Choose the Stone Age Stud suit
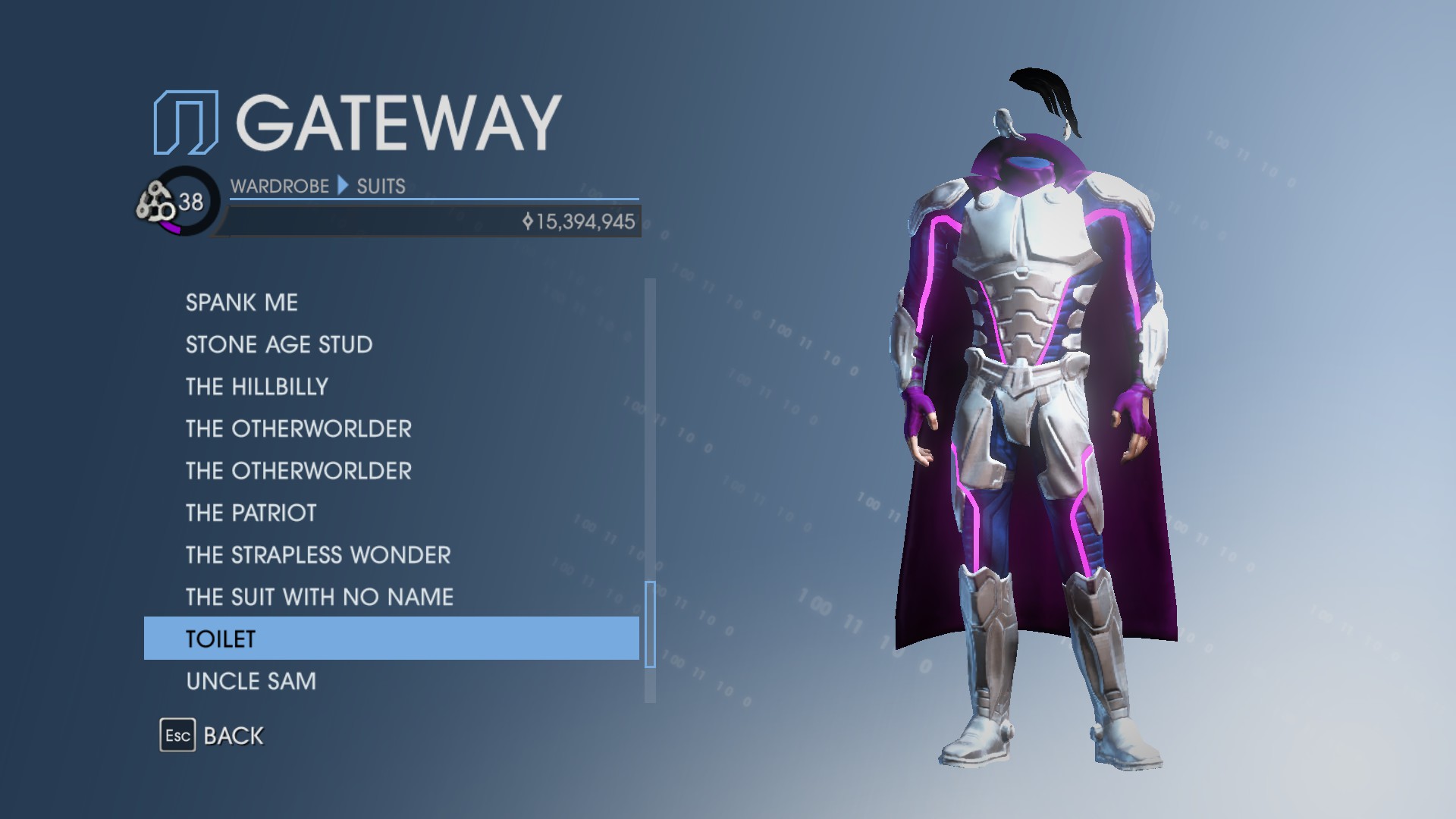The width and height of the screenshot is (1456, 819). (279, 345)
